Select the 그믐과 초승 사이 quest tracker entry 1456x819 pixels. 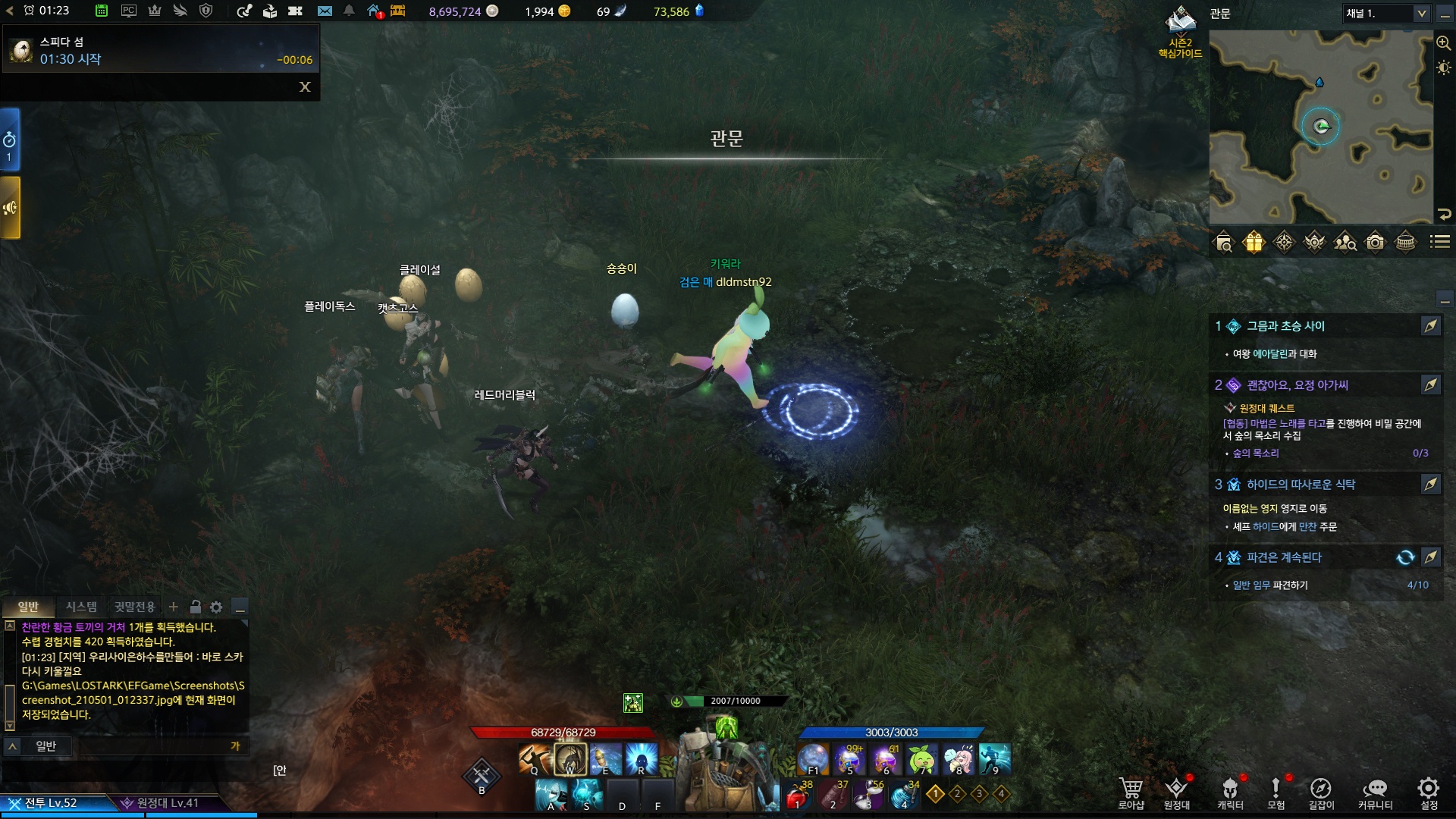click(x=1285, y=326)
